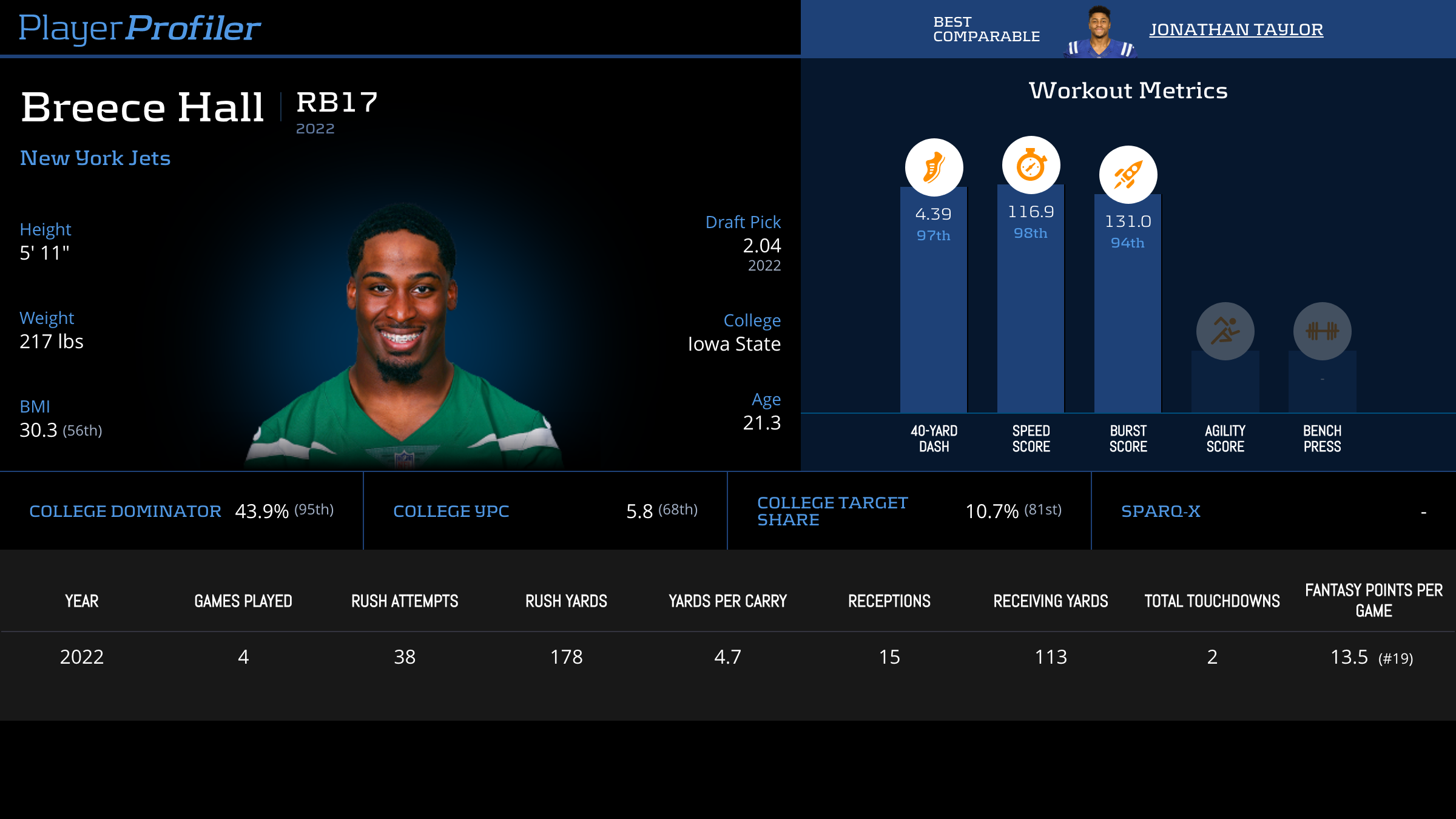
Task: Select Jonathan Taylor's headshot thumbnail
Action: pos(1099,32)
